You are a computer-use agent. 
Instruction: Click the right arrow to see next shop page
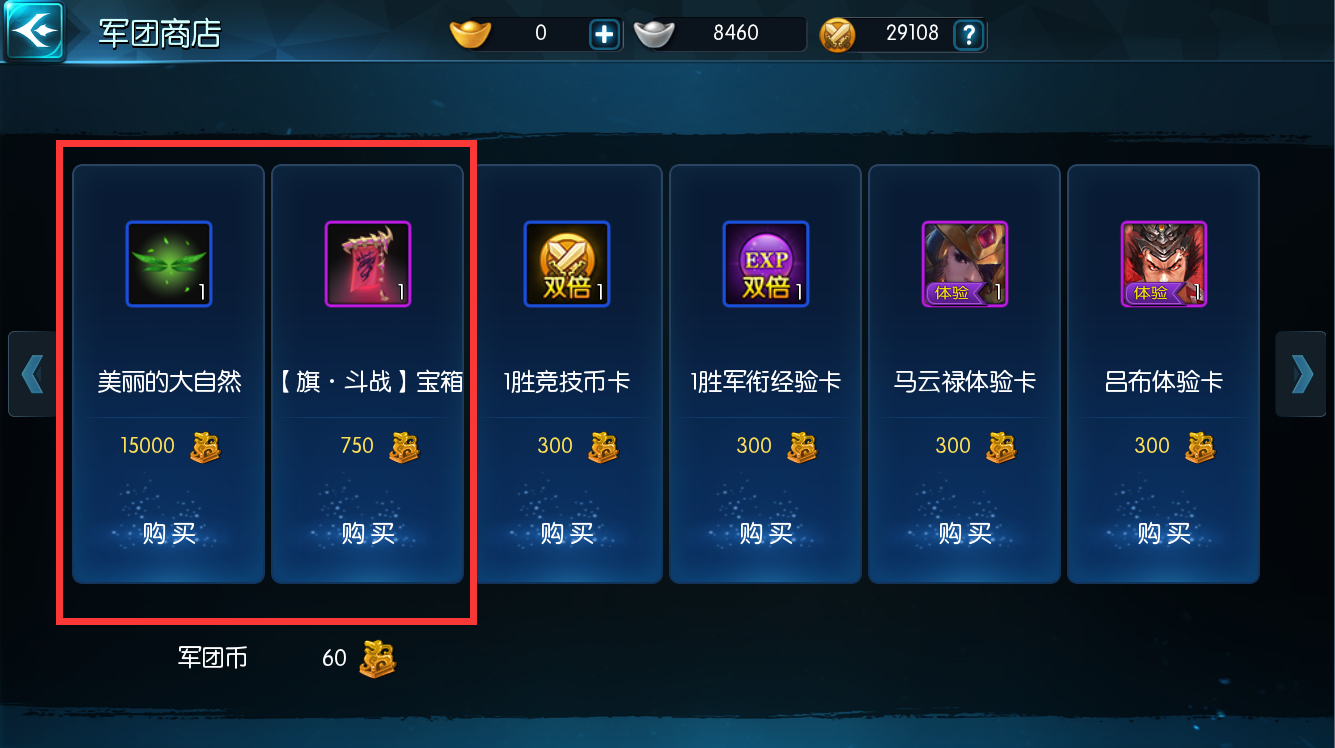click(1301, 373)
